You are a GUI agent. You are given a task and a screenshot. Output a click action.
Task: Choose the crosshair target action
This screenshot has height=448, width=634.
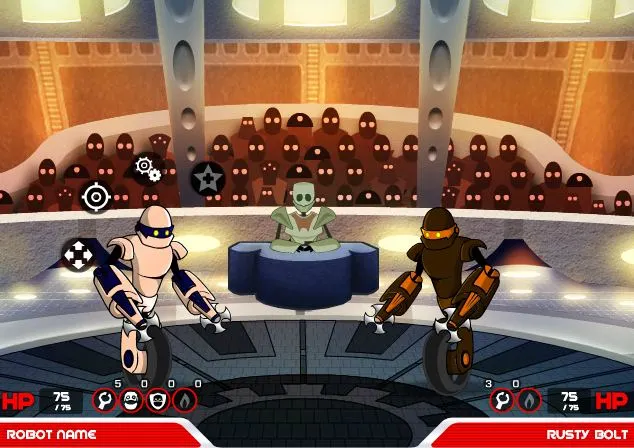coord(96,196)
